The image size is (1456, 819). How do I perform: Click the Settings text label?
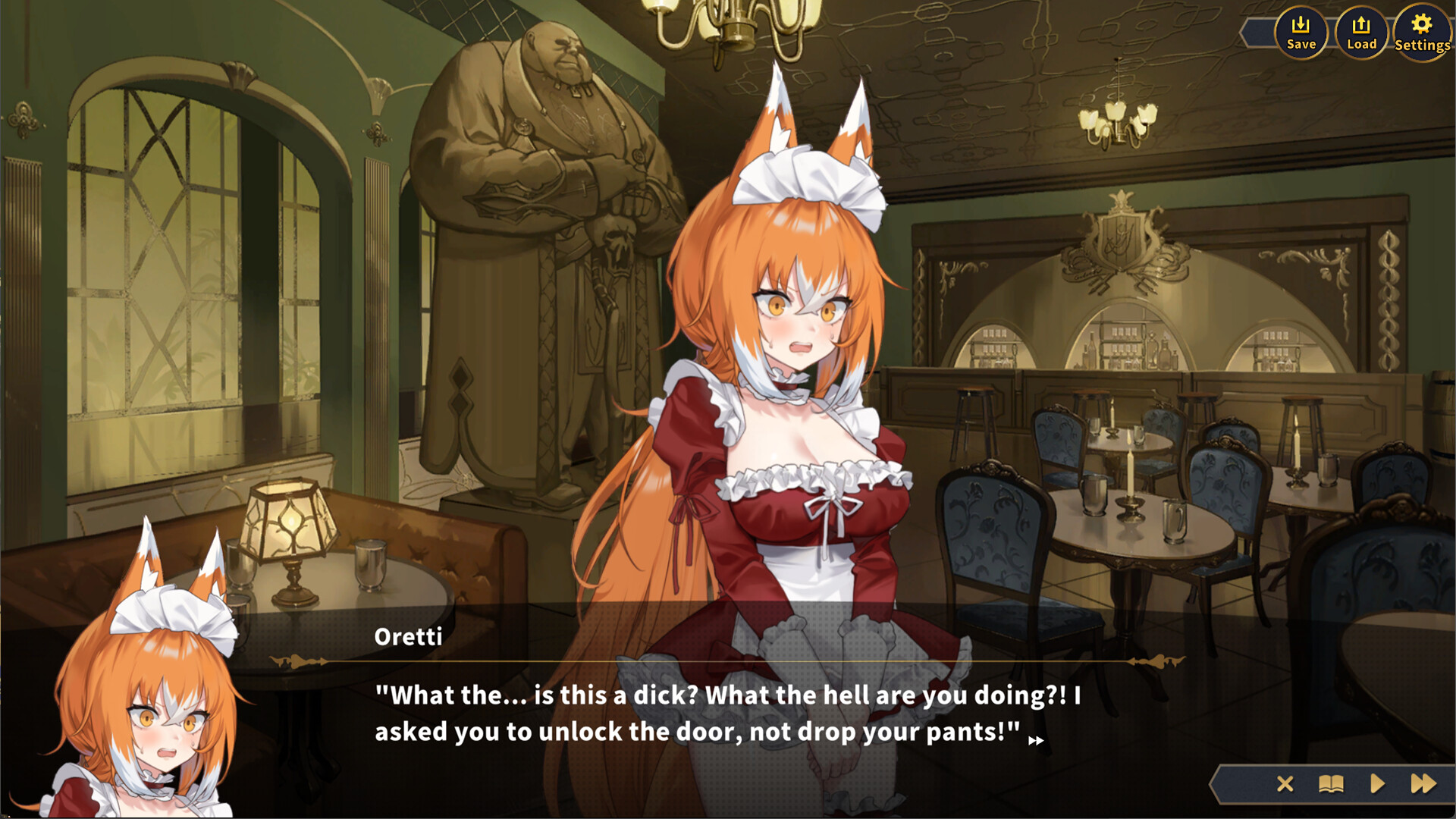1422,44
